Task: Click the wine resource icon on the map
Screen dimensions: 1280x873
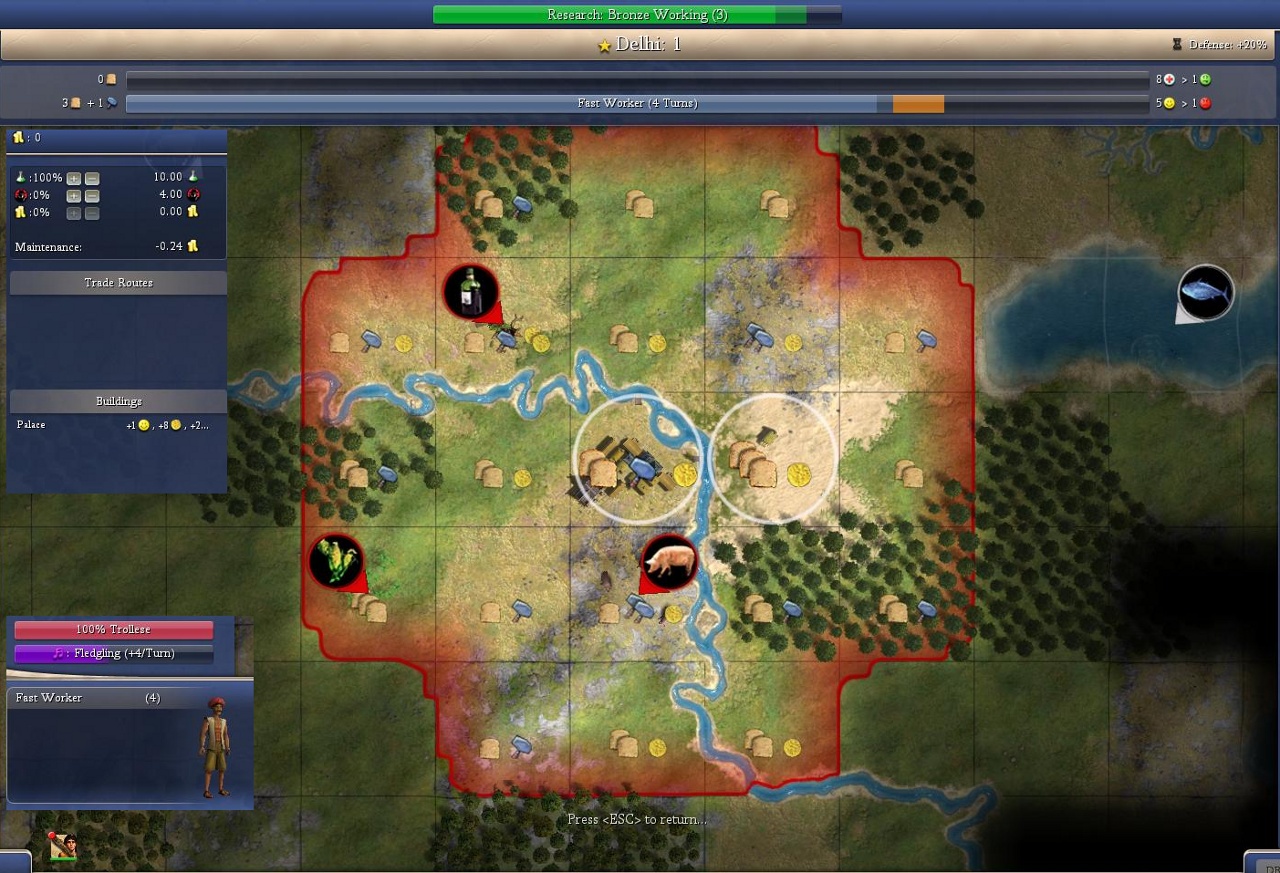Action: point(470,290)
